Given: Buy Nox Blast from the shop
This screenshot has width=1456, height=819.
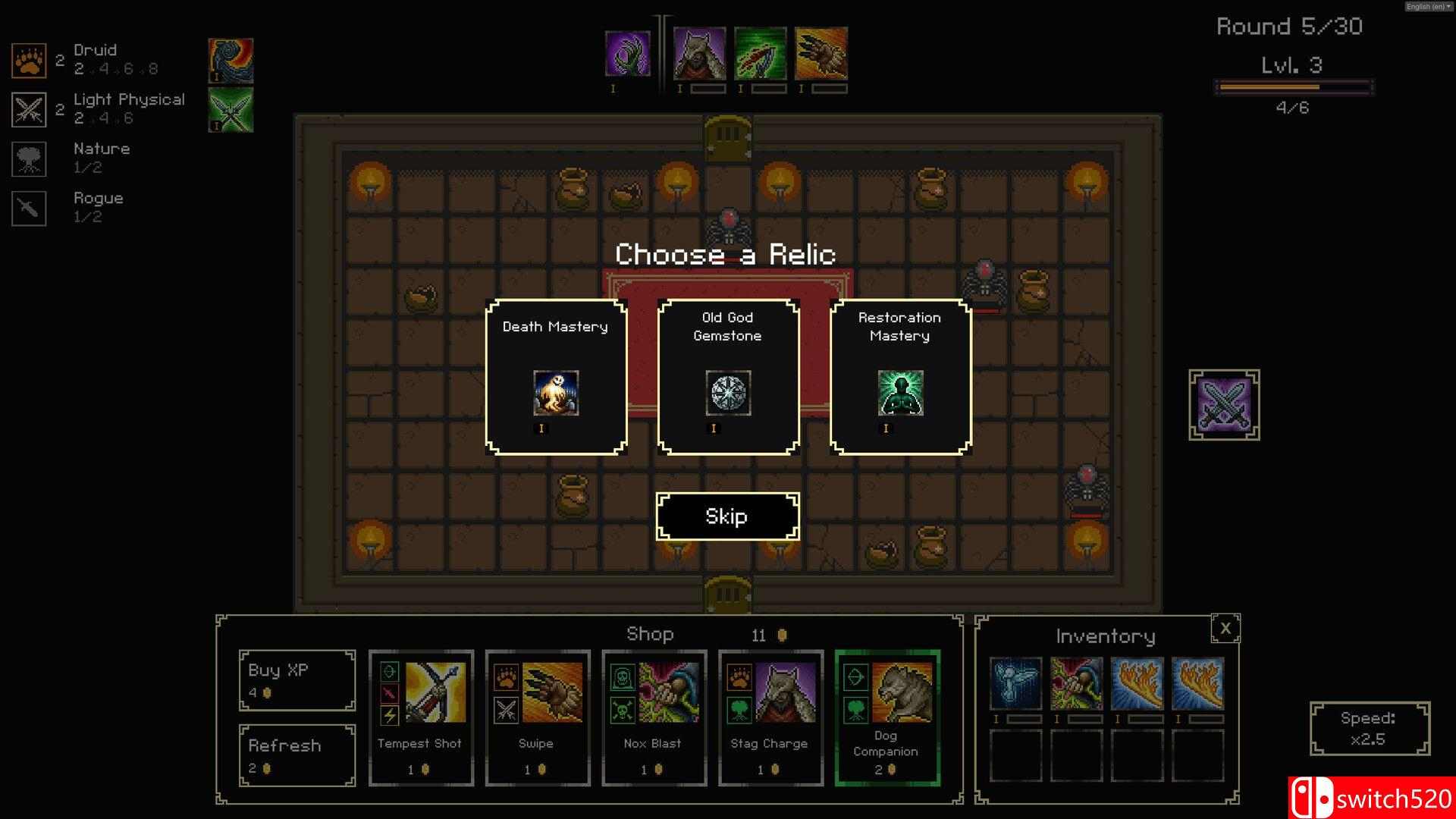Looking at the screenshot, I should tap(654, 717).
